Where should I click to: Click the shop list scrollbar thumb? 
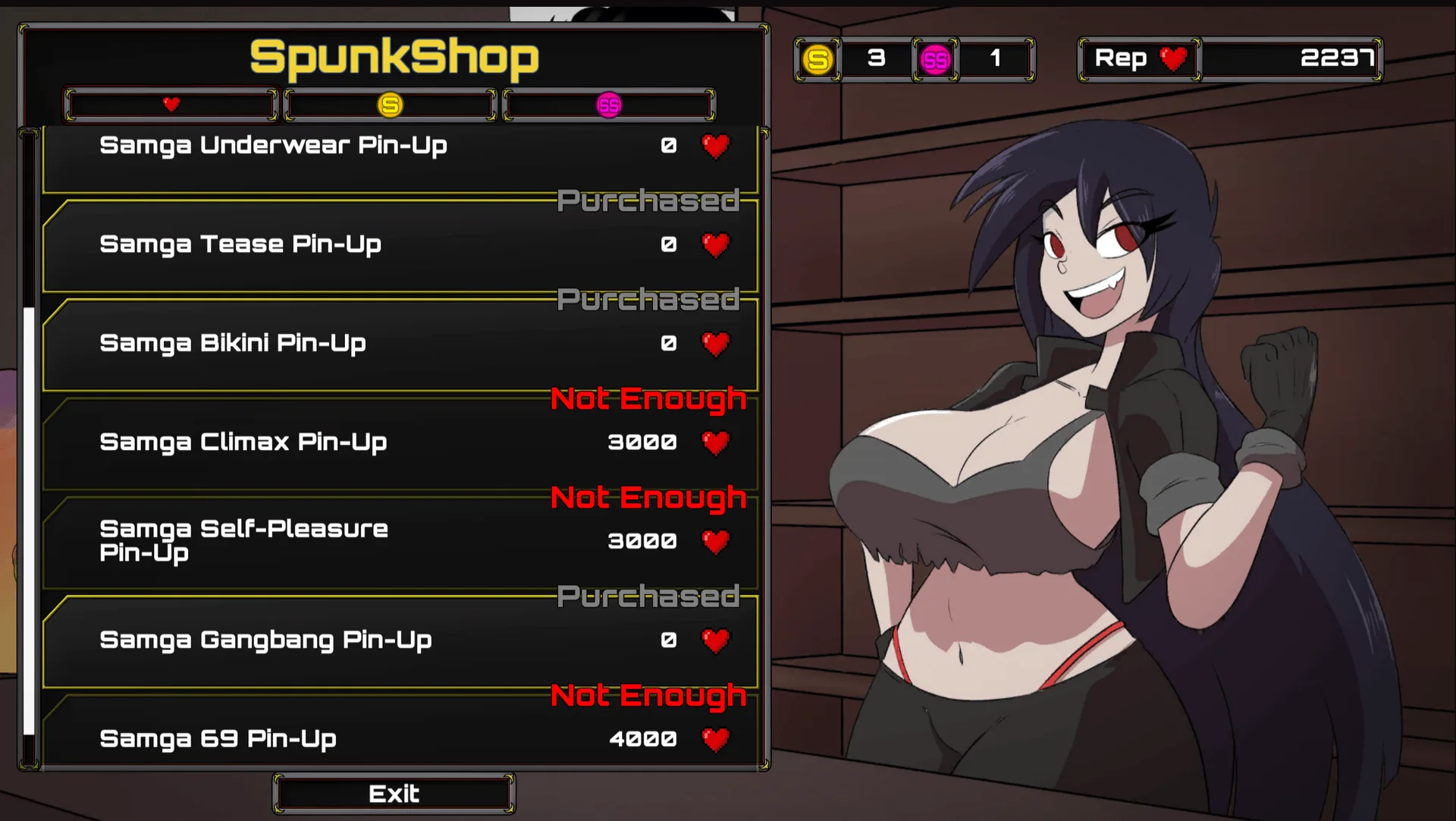point(29,521)
